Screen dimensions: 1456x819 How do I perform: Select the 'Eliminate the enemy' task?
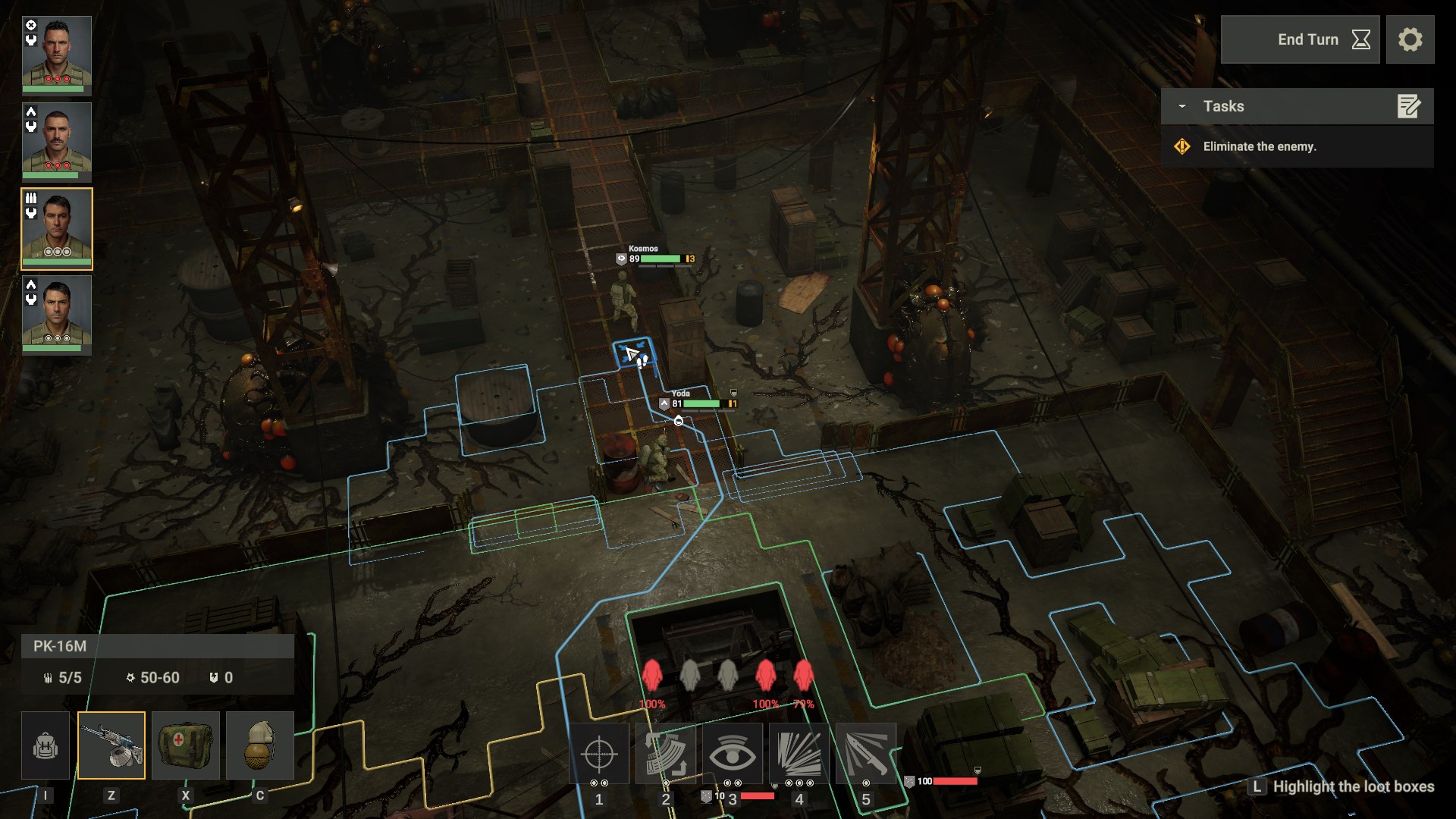tap(1259, 146)
